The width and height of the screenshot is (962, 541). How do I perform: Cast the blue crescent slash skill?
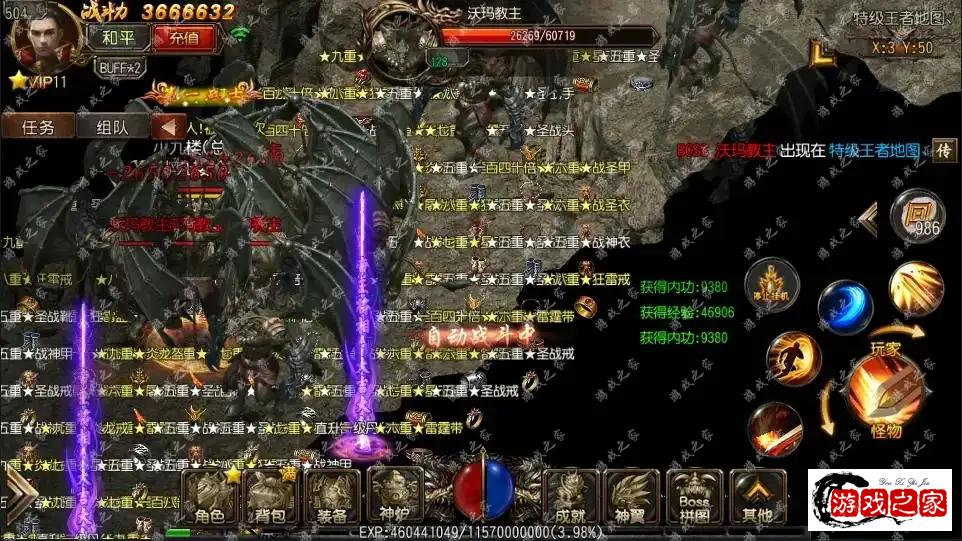pyautogui.click(x=845, y=307)
